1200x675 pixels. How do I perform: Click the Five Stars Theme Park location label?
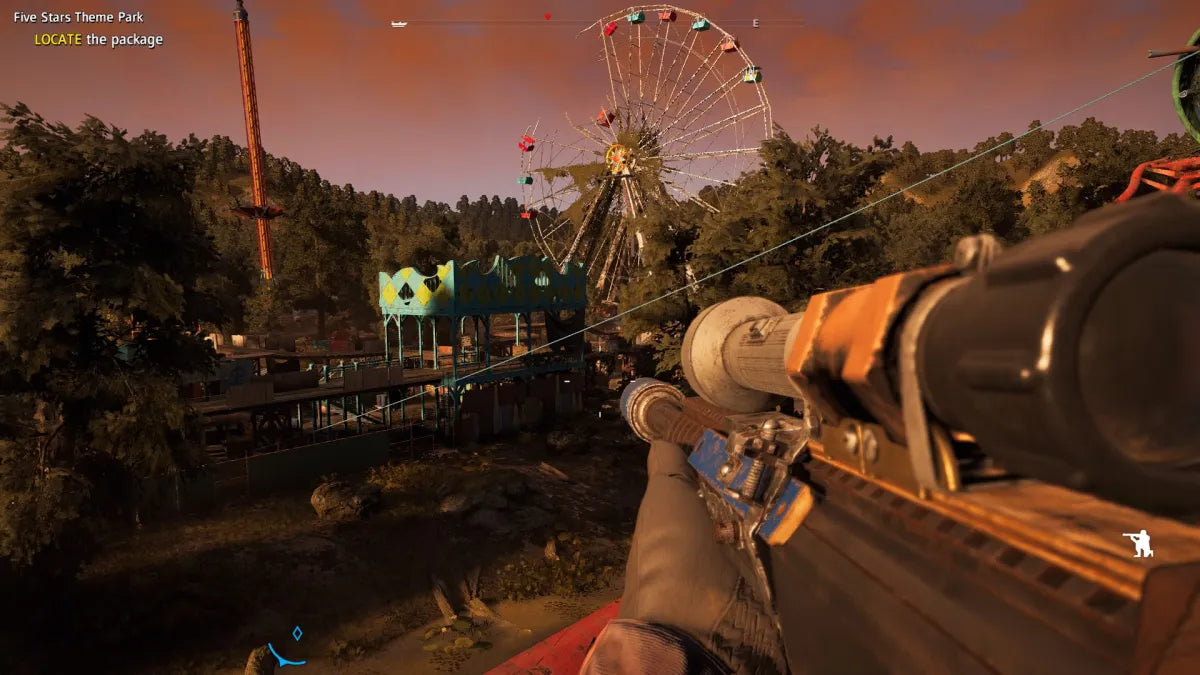[78, 17]
